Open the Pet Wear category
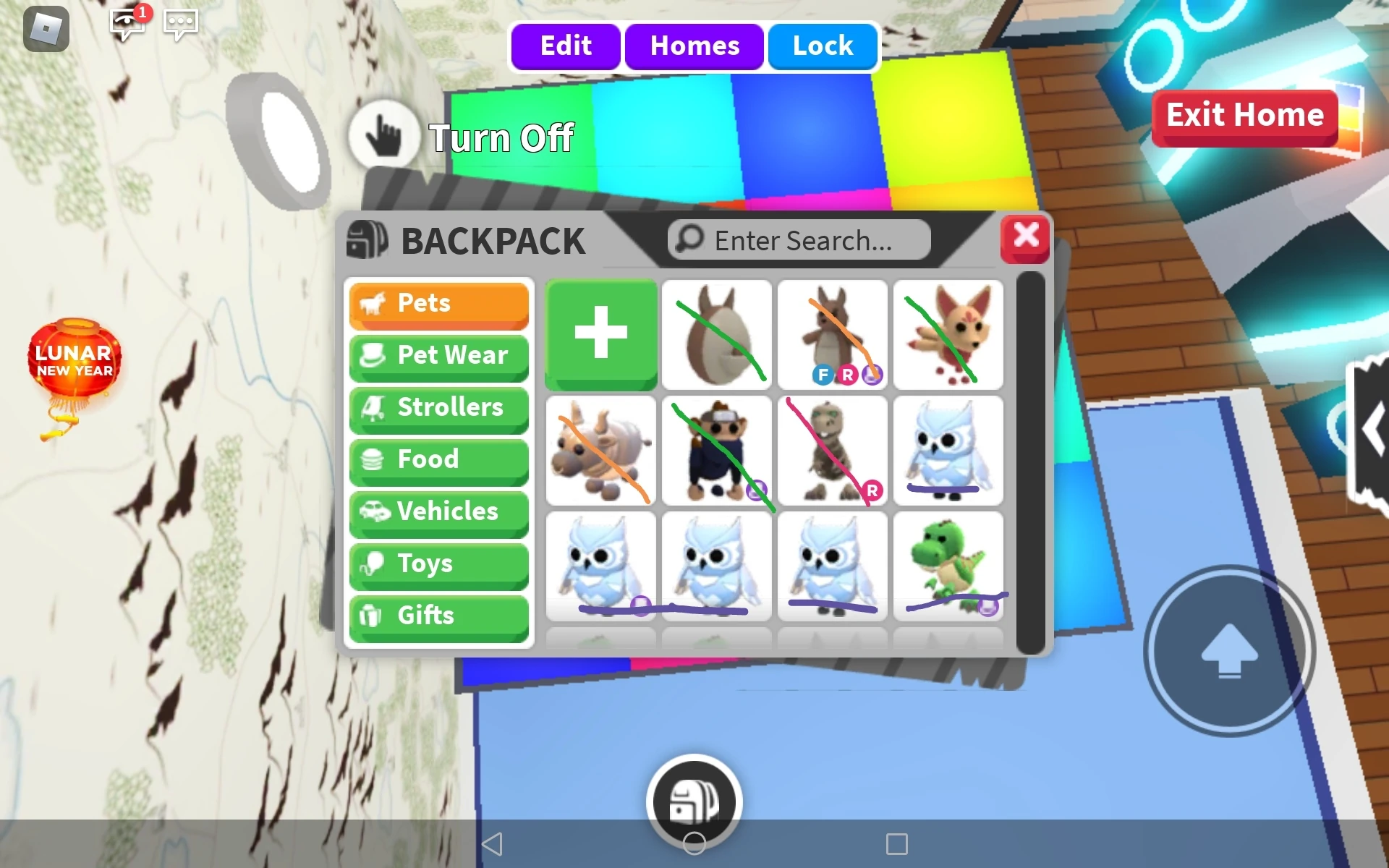Image resolution: width=1389 pixels, height=868 pixels. point(439,356)
